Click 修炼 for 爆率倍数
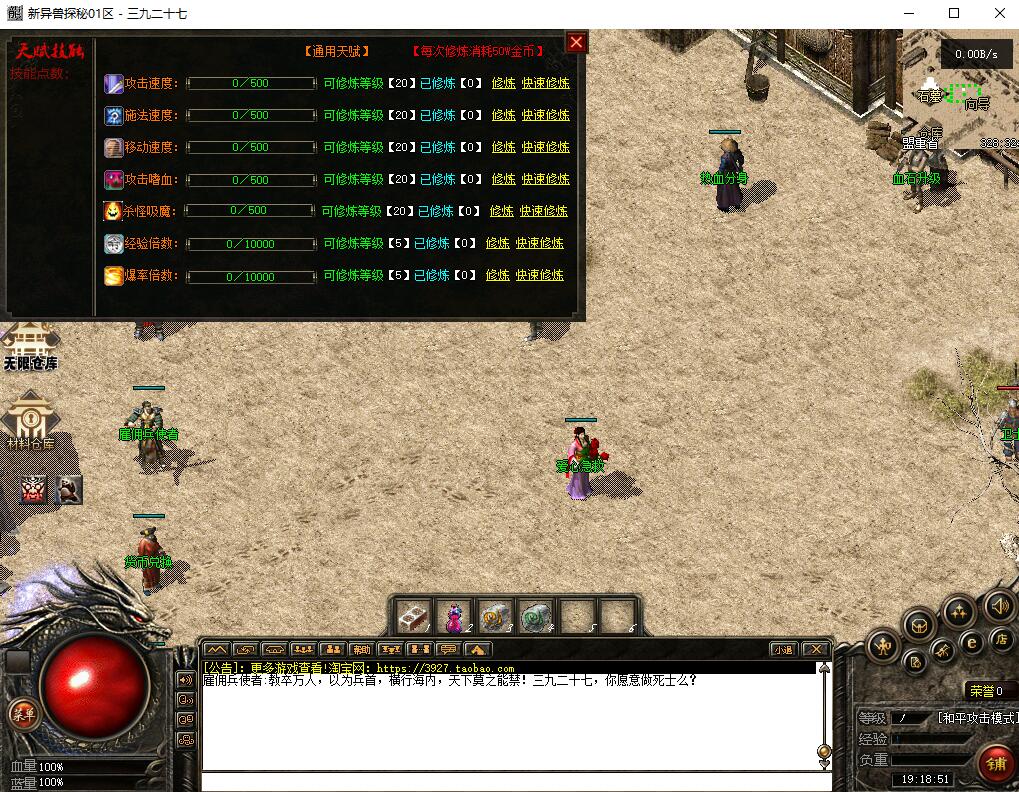Image resolution: width=1019 pixels, height=792 pixels. tap(497, 275)
